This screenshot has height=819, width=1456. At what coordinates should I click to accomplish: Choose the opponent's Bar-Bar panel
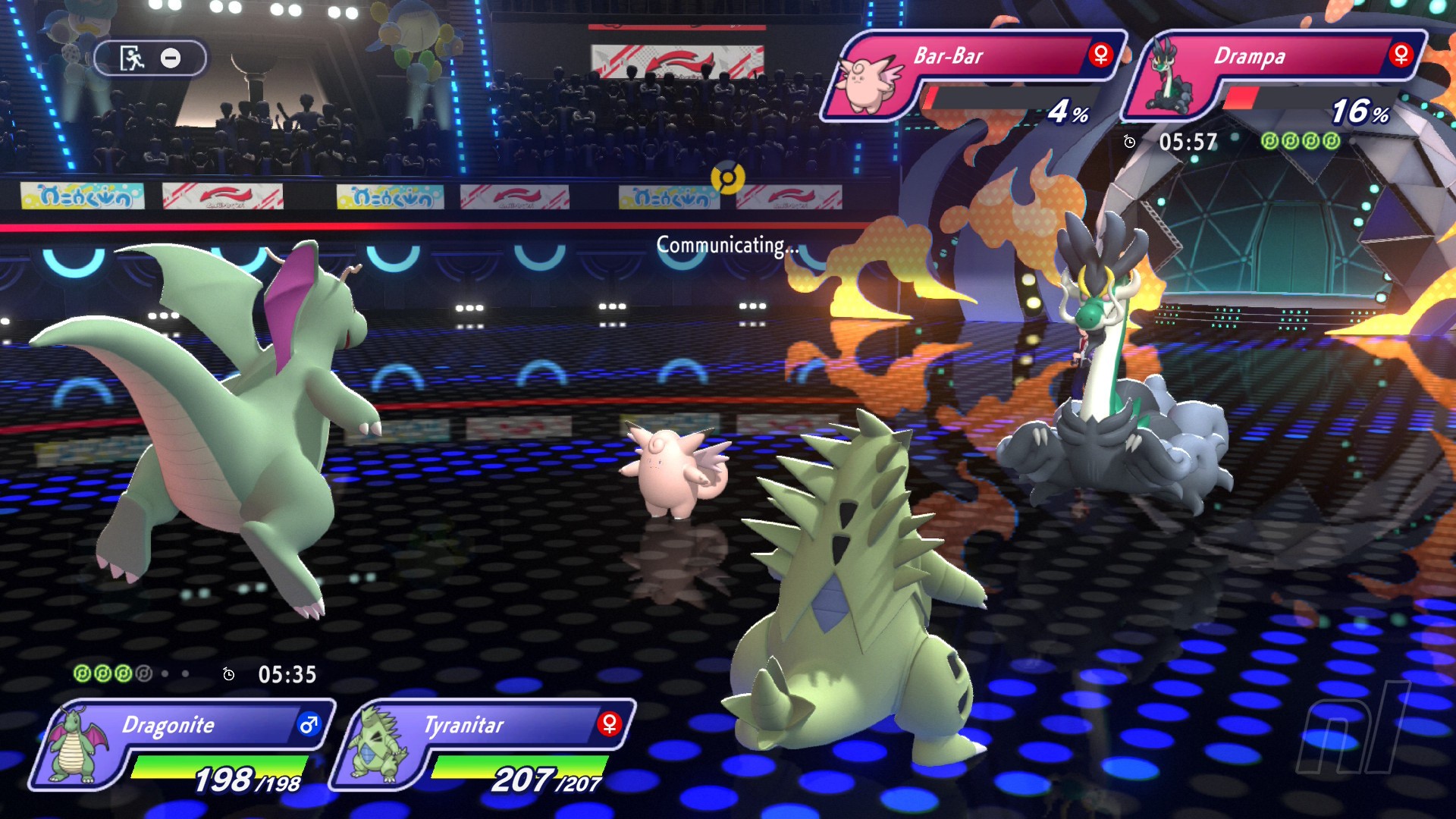(x=974, y=76)
